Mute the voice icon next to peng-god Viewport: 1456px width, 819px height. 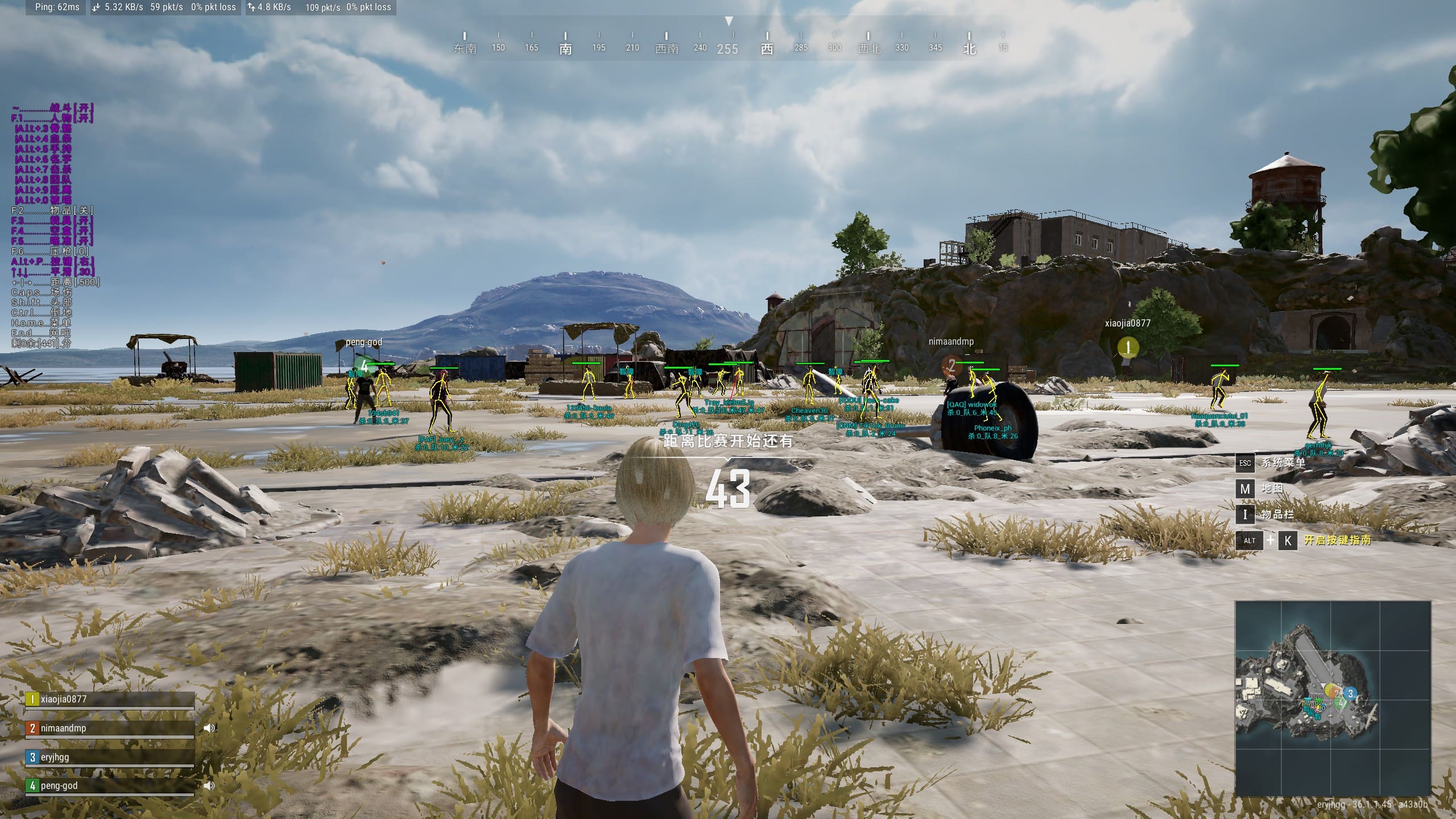tap(209, 785)
